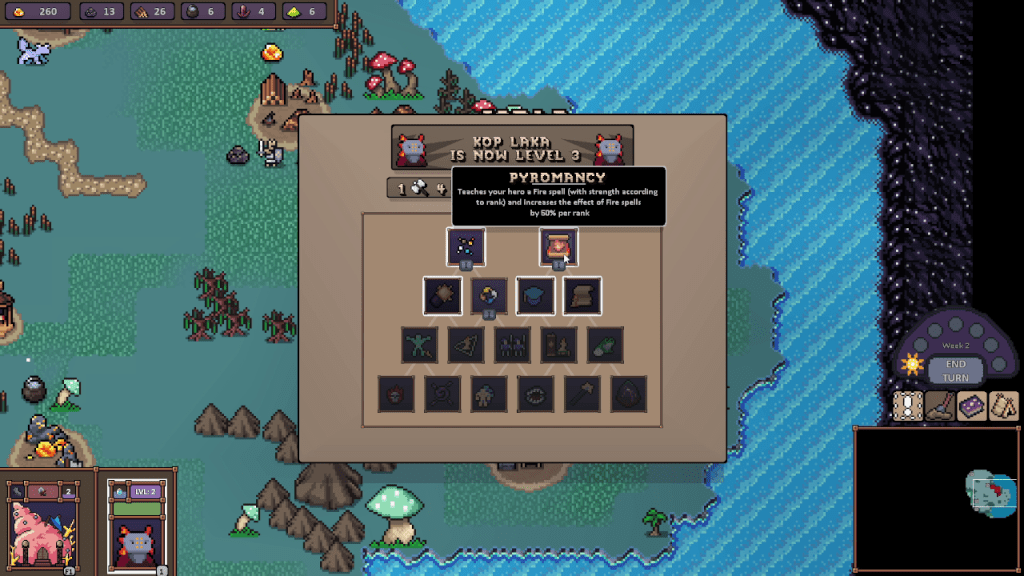Select the flaming skull skill icon
The height and width of the screenshot is (576, 1024).
point(397,394)
